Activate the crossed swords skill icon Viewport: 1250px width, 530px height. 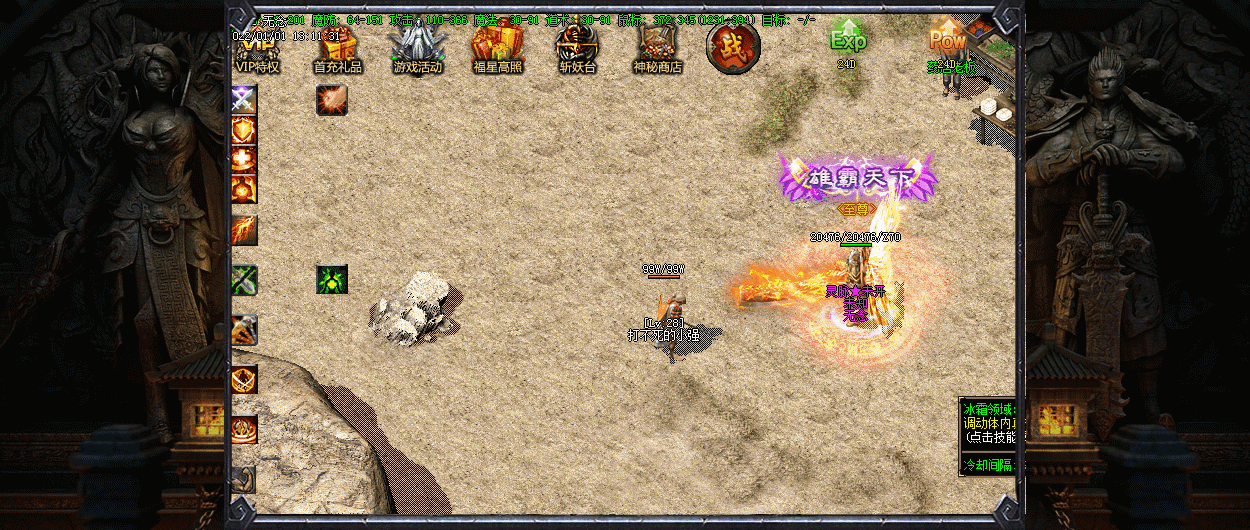(245, 99)
